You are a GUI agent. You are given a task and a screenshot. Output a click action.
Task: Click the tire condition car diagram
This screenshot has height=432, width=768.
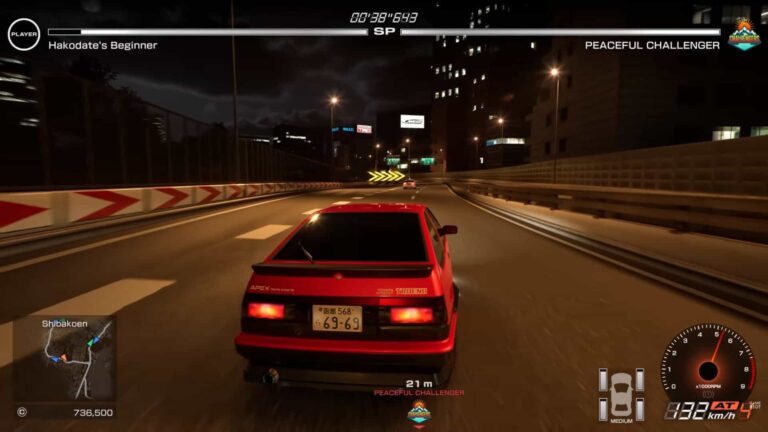coord(621,392)
